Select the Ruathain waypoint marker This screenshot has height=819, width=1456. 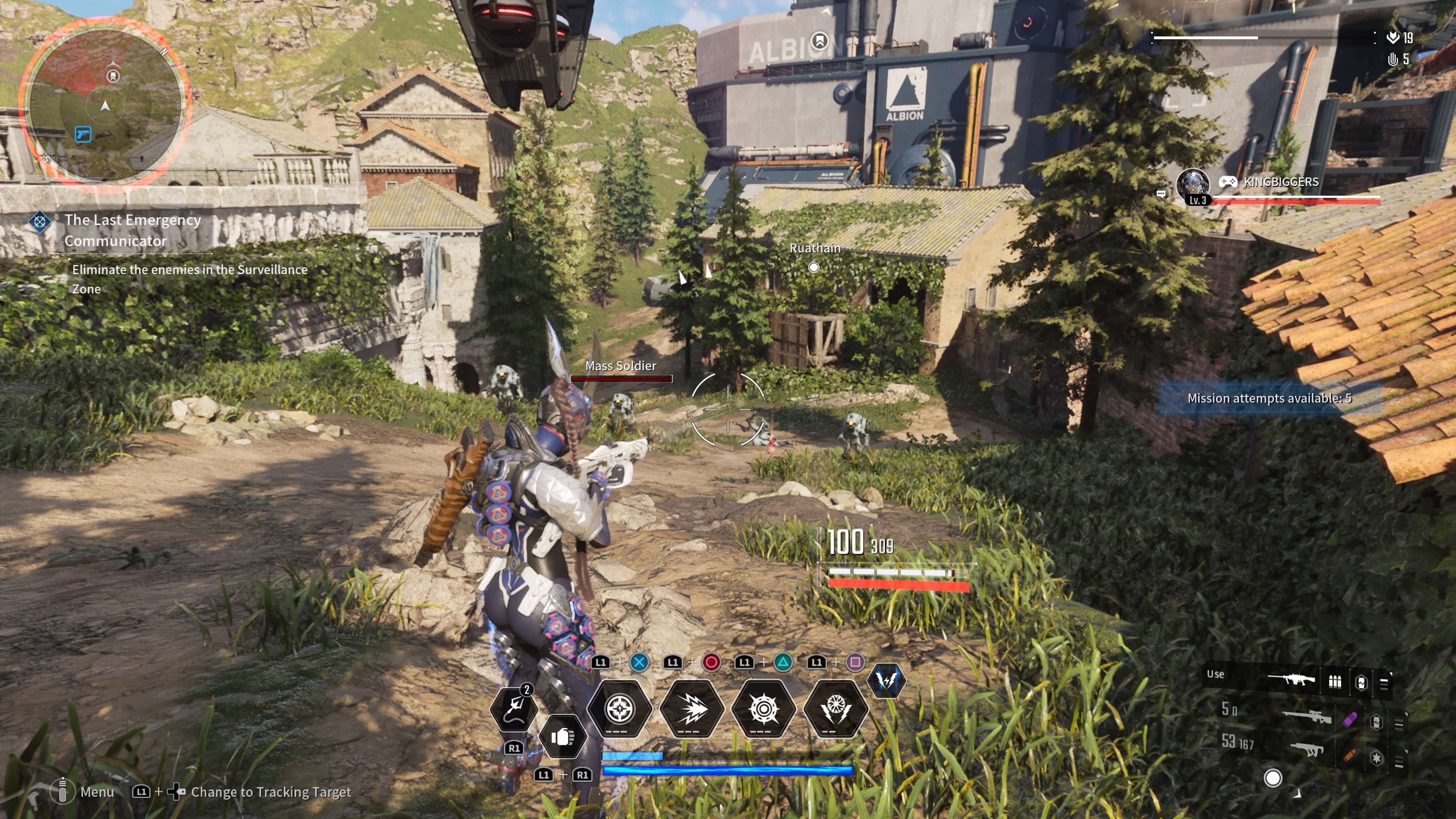point(813,267)
